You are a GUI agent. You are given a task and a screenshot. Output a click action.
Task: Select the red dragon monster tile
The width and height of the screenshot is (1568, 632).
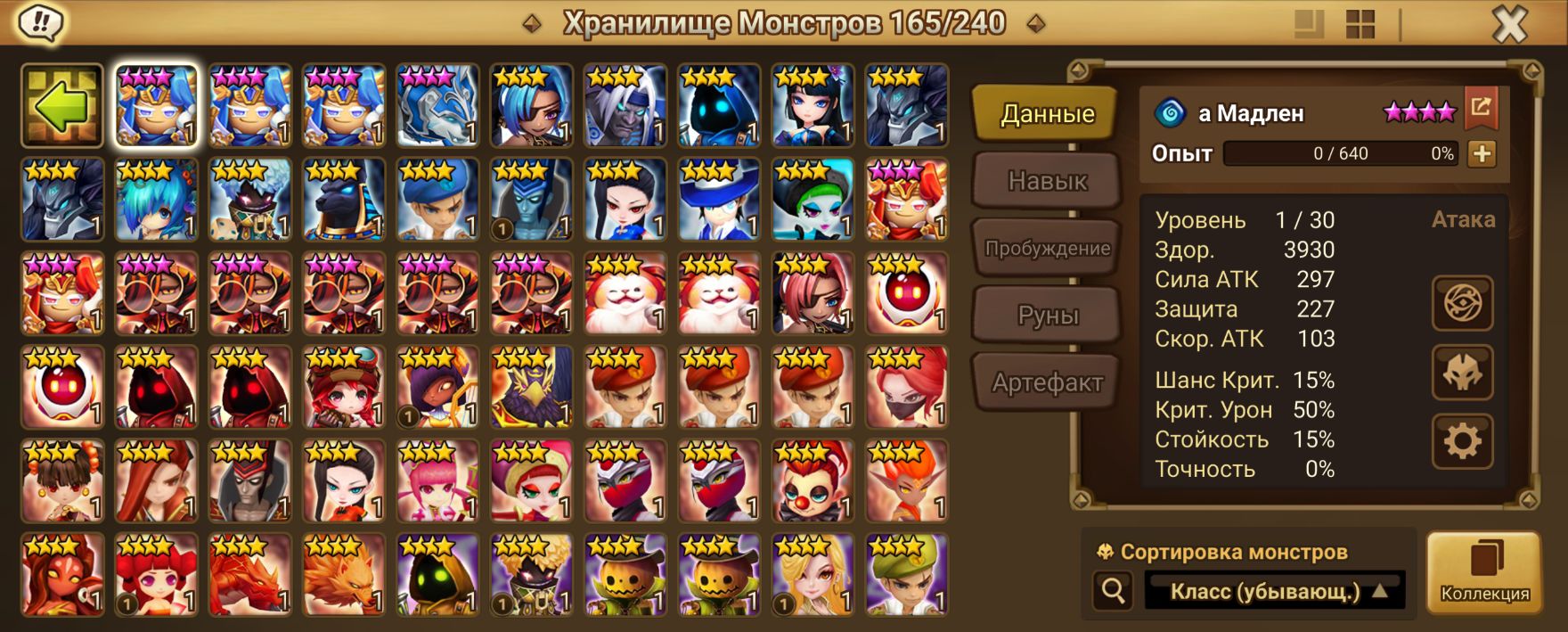pos(250,575)
